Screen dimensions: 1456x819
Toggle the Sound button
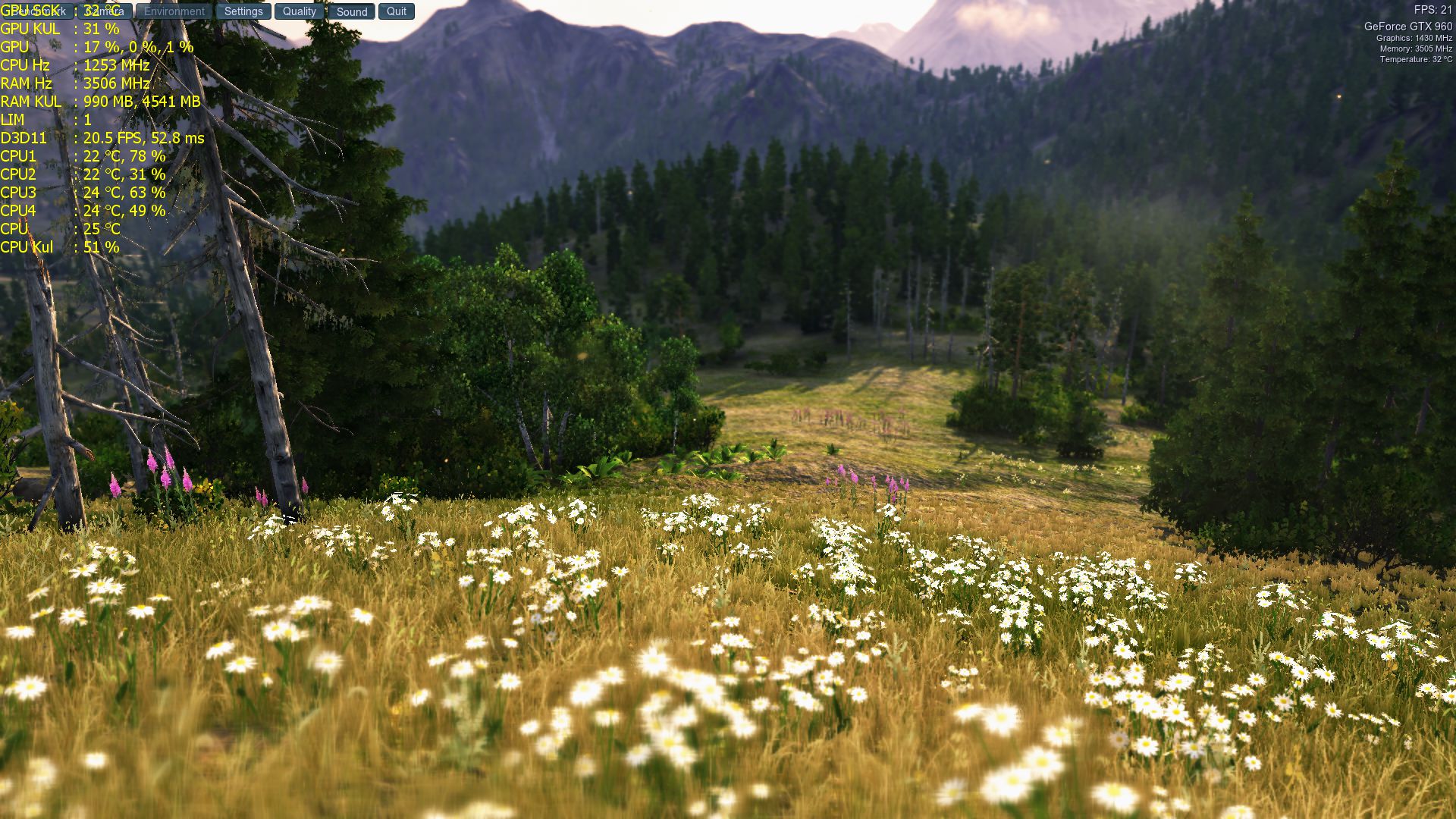[x=352, y=11]
